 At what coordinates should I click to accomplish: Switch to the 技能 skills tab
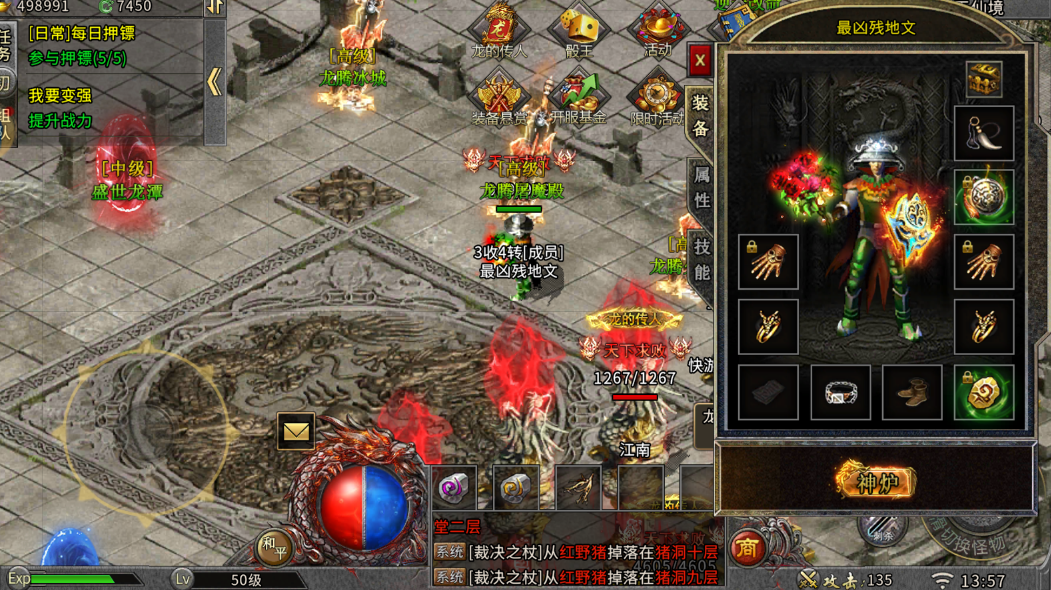click(701, 259)
